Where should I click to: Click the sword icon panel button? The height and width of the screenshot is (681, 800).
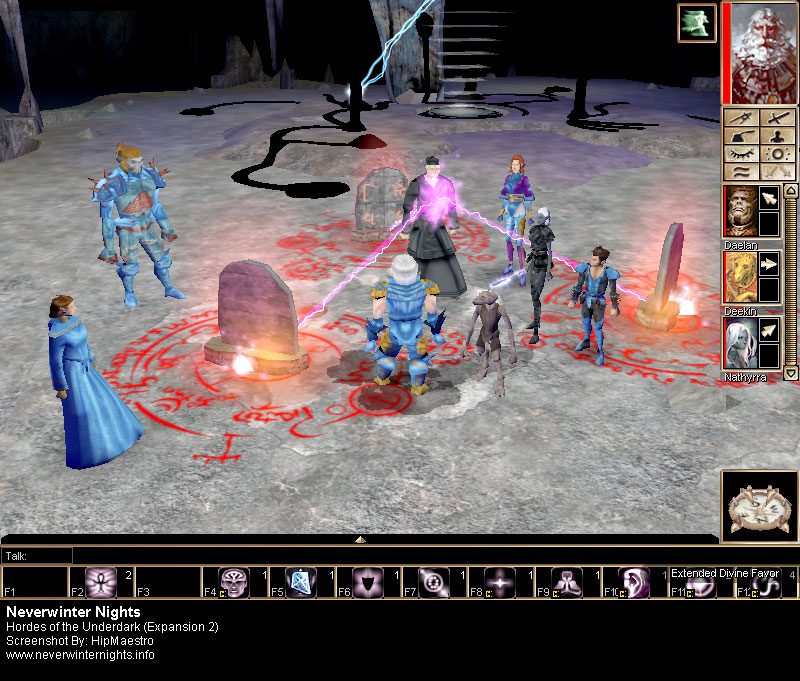(x=778, y=118)
